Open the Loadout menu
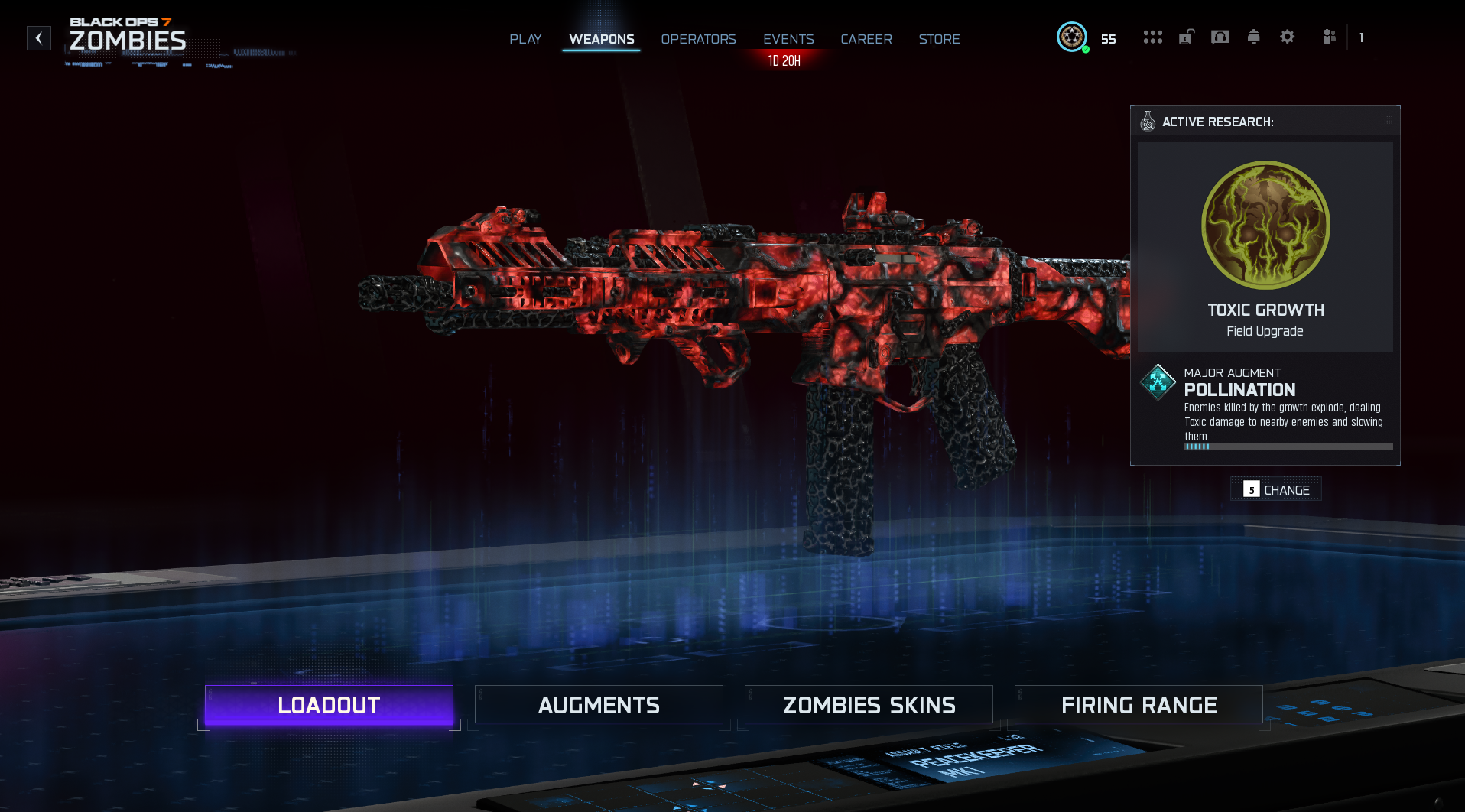Screen dimensions: 1465x812 (329, 704)
